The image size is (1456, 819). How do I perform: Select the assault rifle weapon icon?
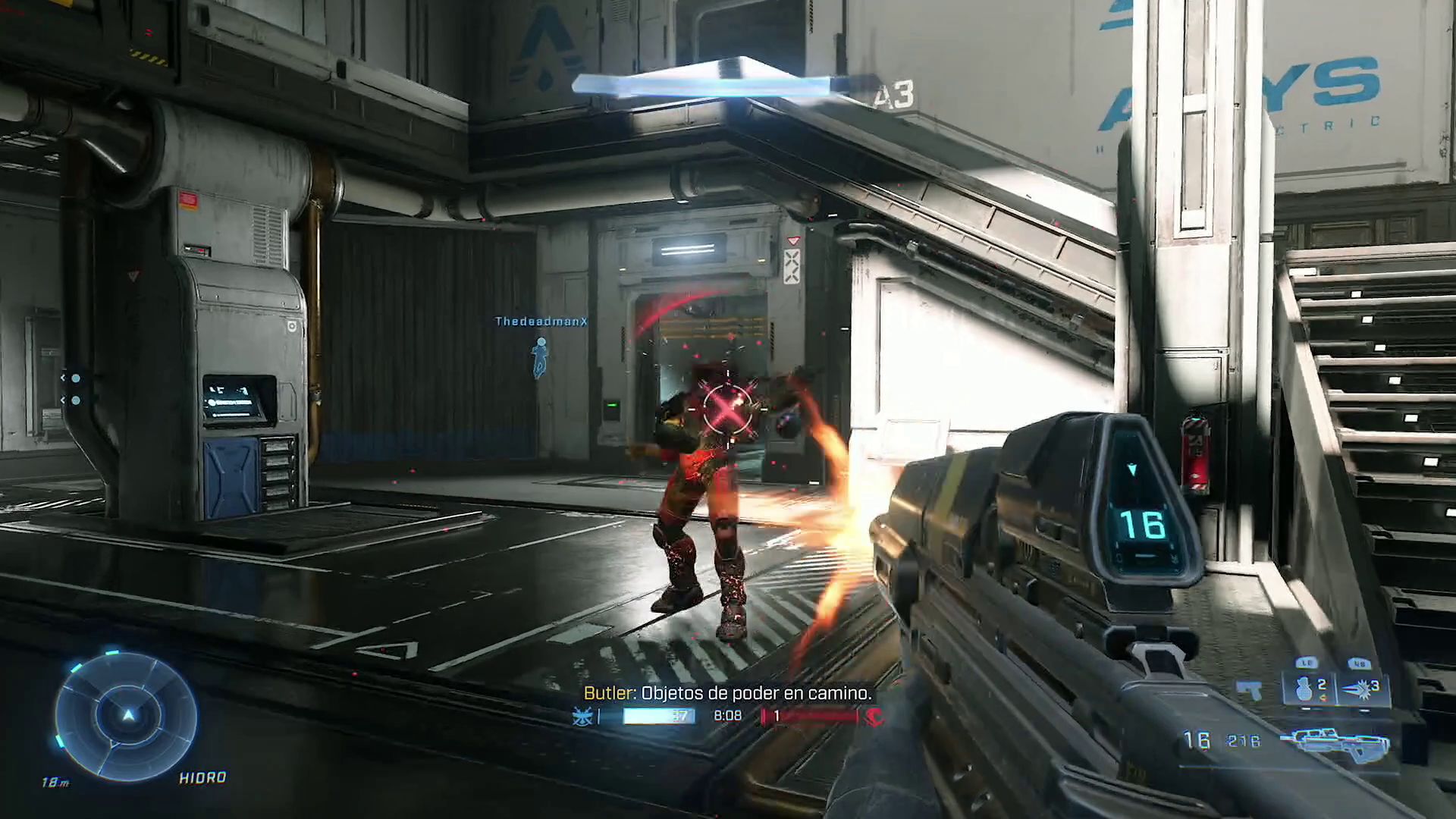[x=1335, y=742]
